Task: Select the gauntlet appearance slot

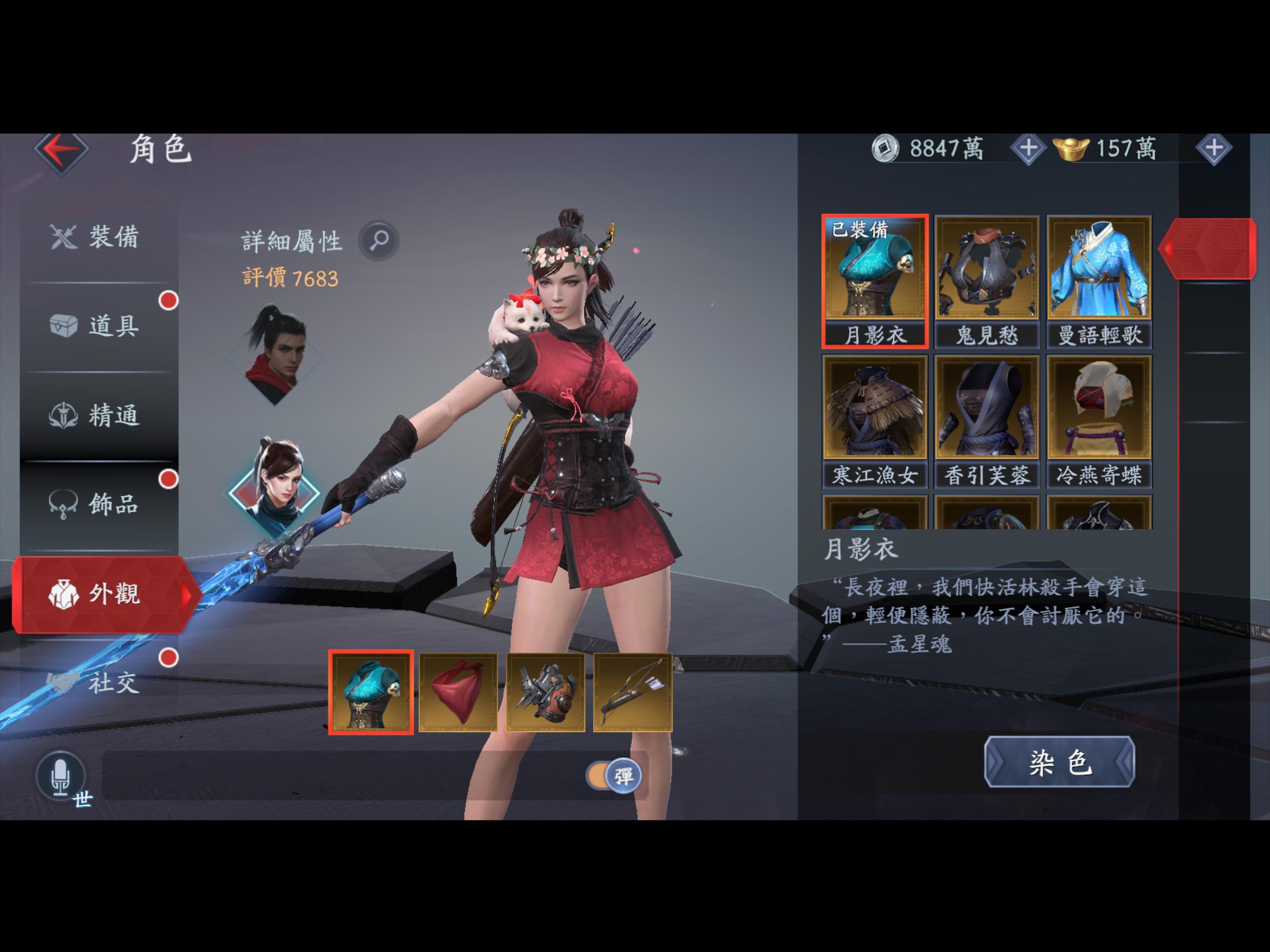Action: tap(545, 691)
